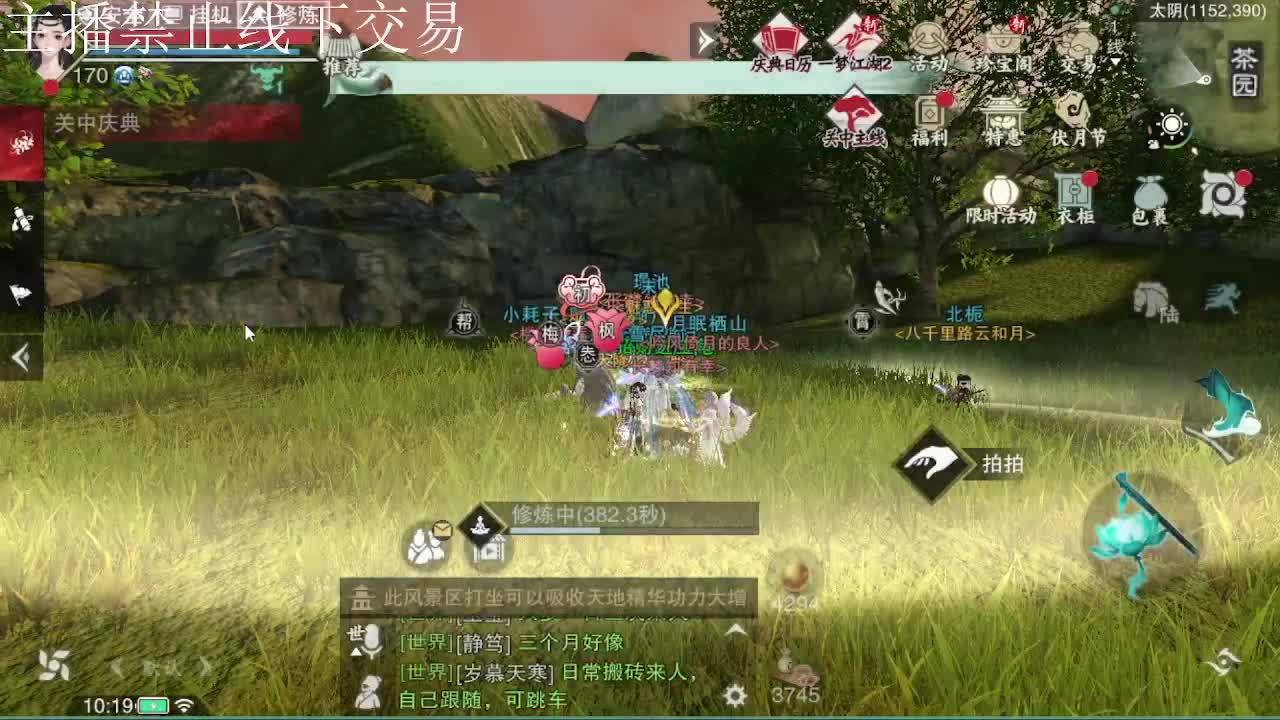Open the 伏月节 festival panel

click(x=1073, y=118)
